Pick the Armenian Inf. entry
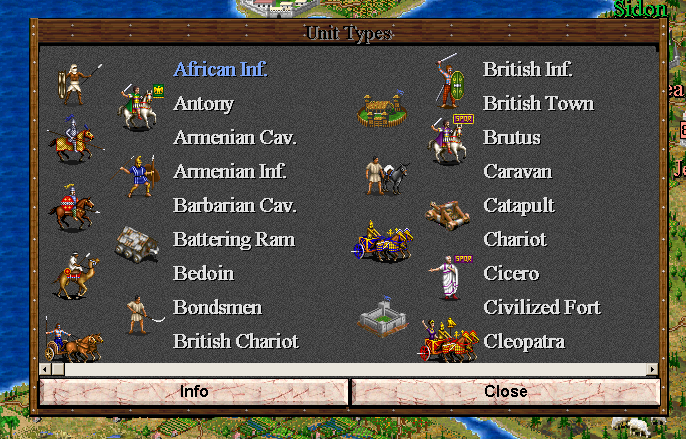 pos(230,171)
